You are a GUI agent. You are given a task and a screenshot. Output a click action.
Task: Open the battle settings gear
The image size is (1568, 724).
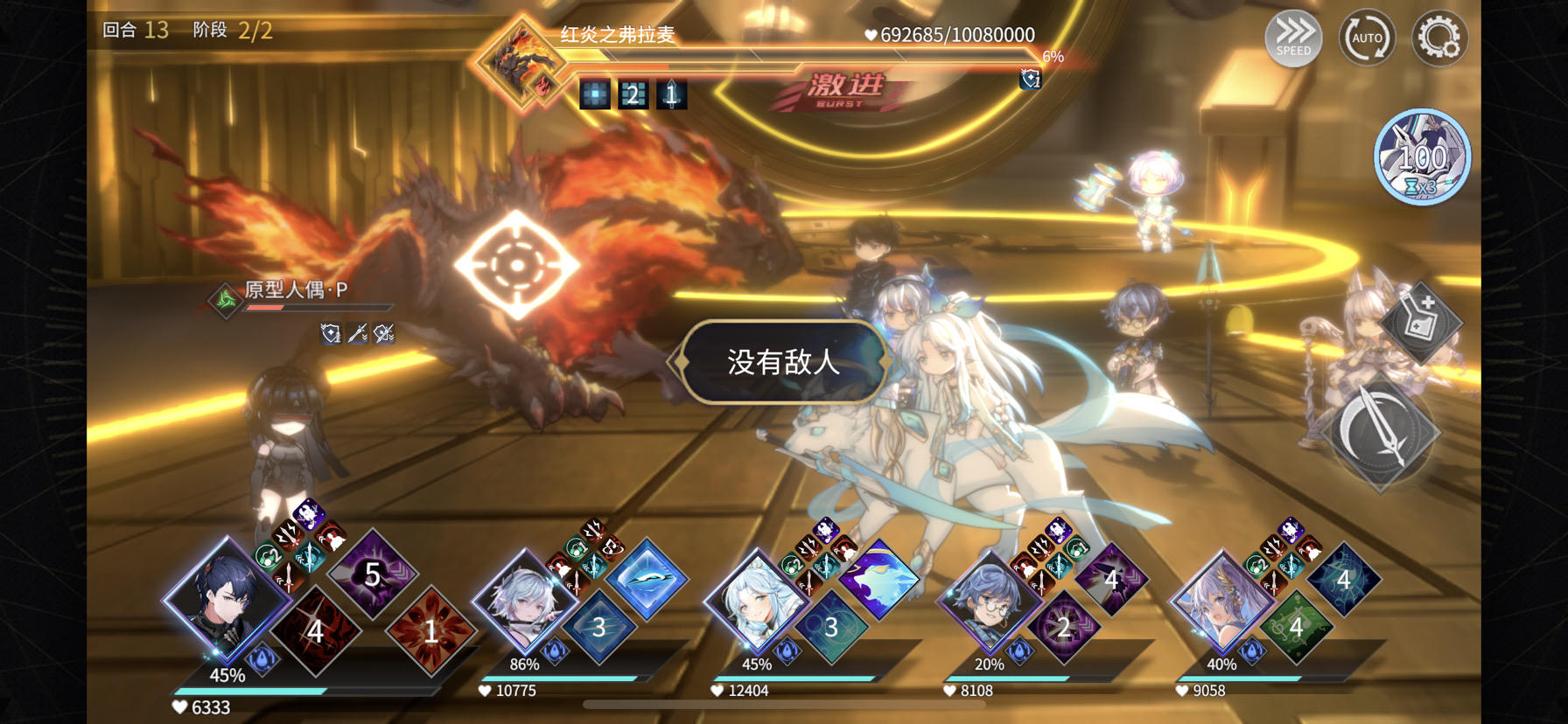pos(1438,38)
